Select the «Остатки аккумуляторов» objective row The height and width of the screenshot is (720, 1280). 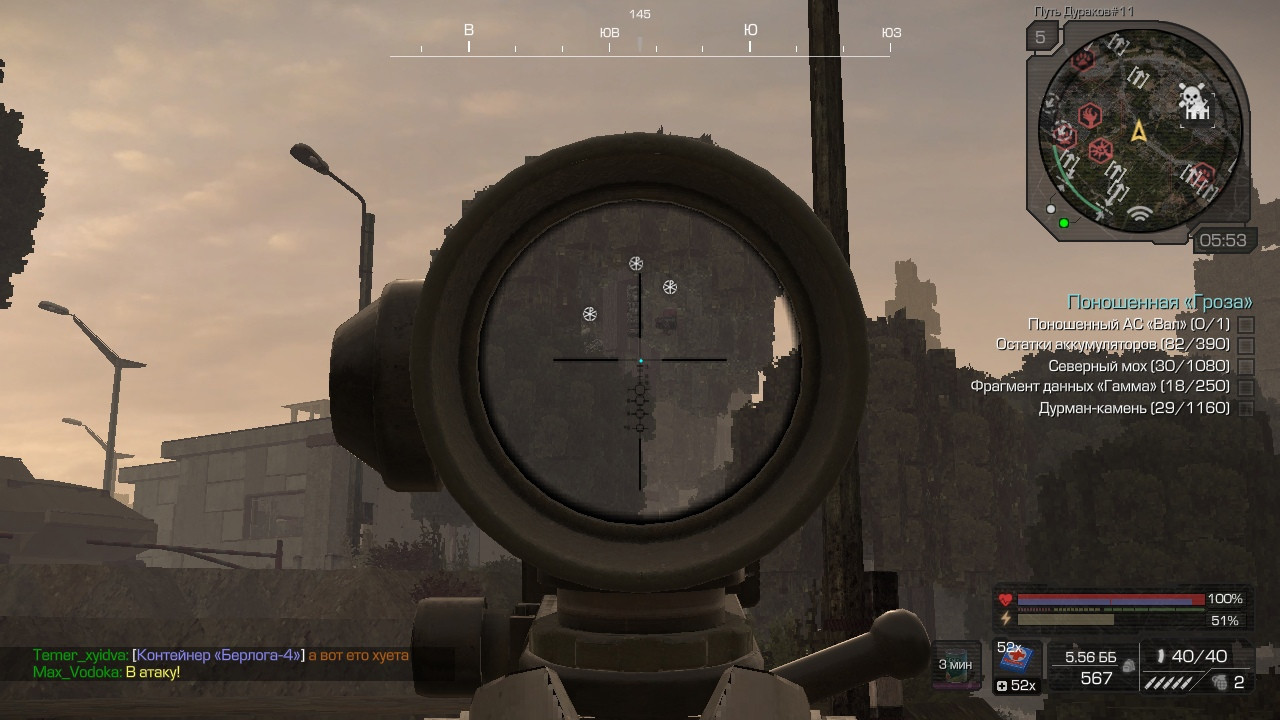(1112, 345)
